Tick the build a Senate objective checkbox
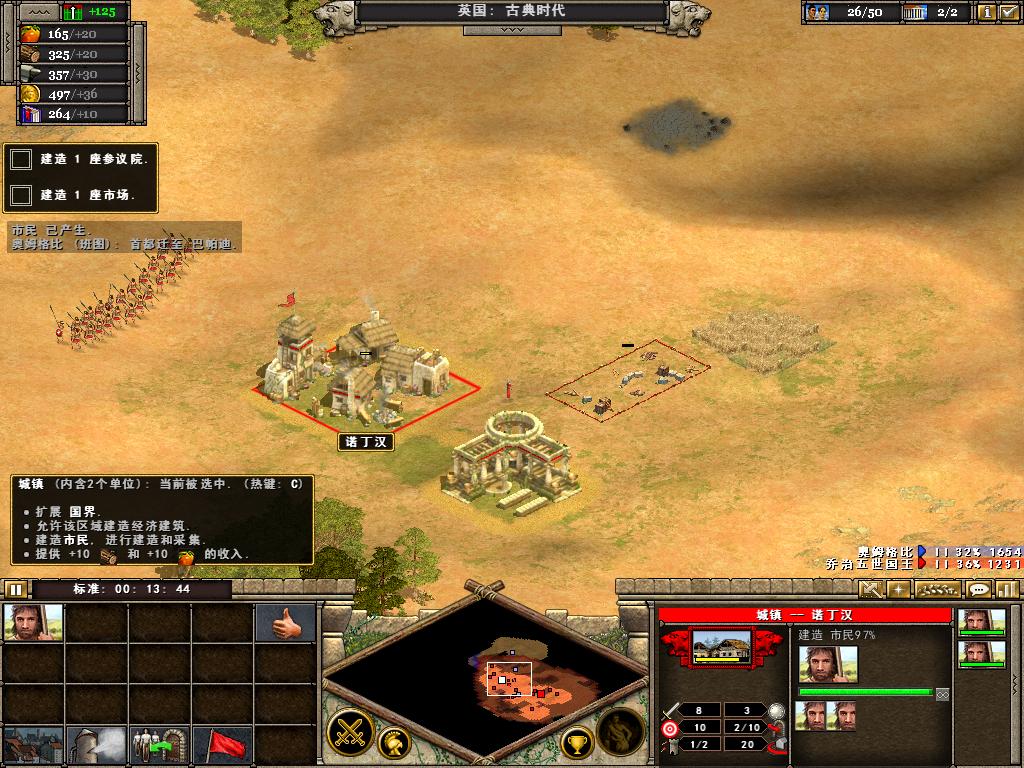The height and width of the screenshot is (768, 1024). pos(21,159)
